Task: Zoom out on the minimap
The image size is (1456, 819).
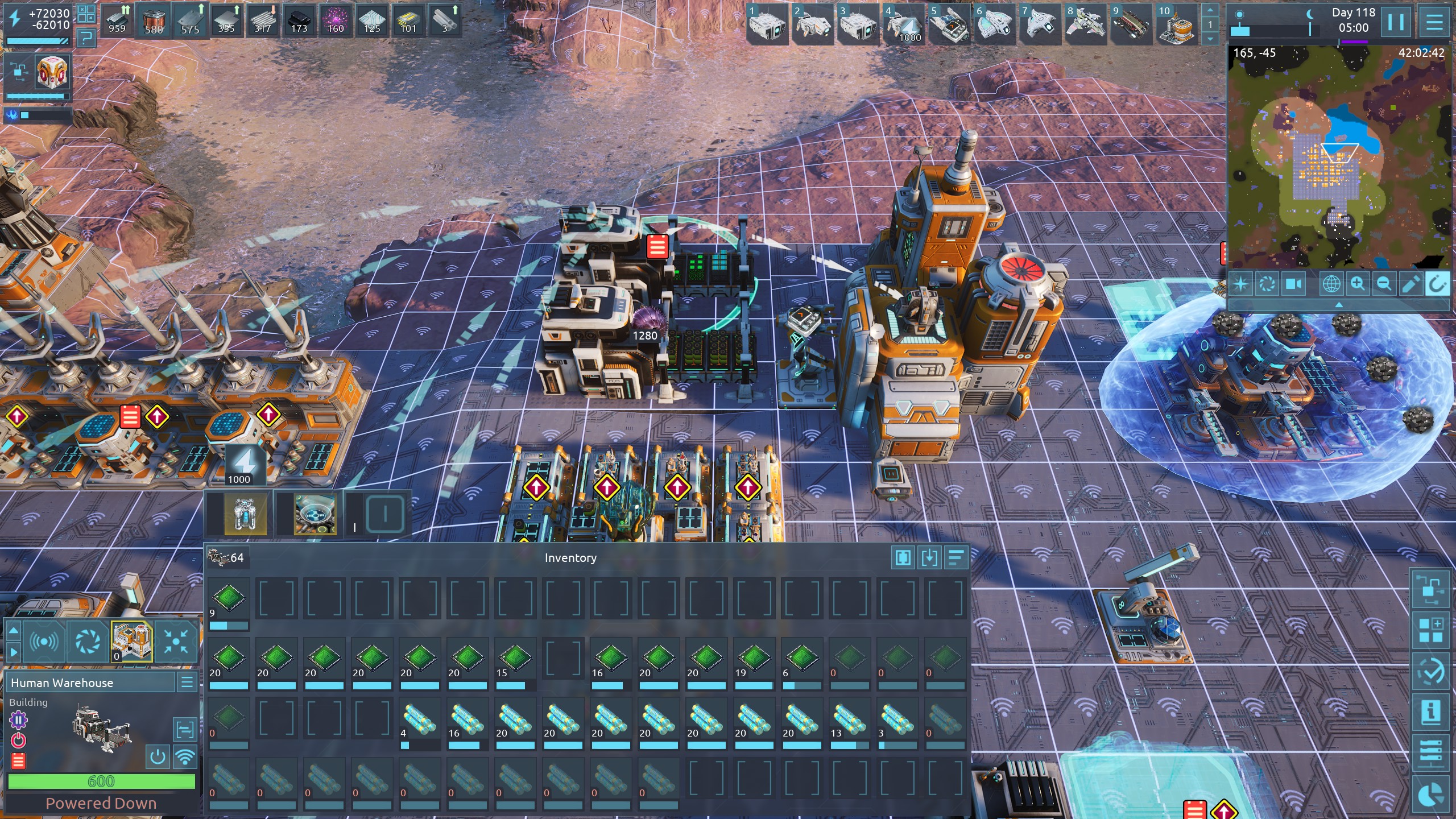Action: pyautogui.click(x=1384, y=283)
